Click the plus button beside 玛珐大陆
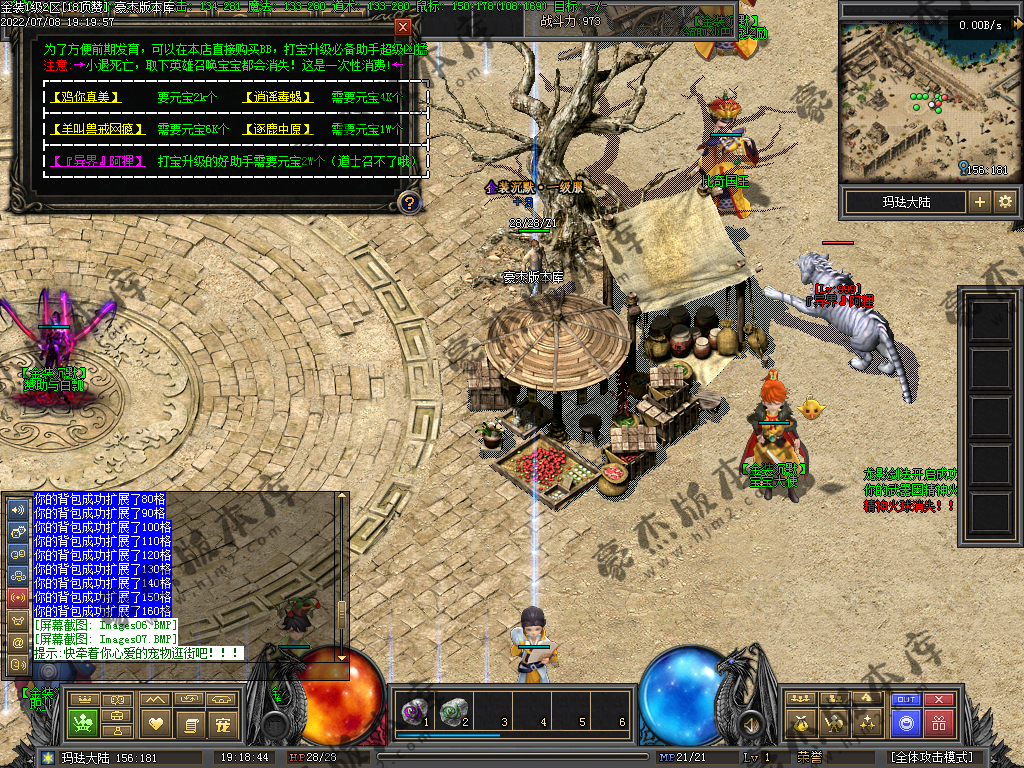The height and width of the screenshot is (768, 1024). click(x=980, y=202)
